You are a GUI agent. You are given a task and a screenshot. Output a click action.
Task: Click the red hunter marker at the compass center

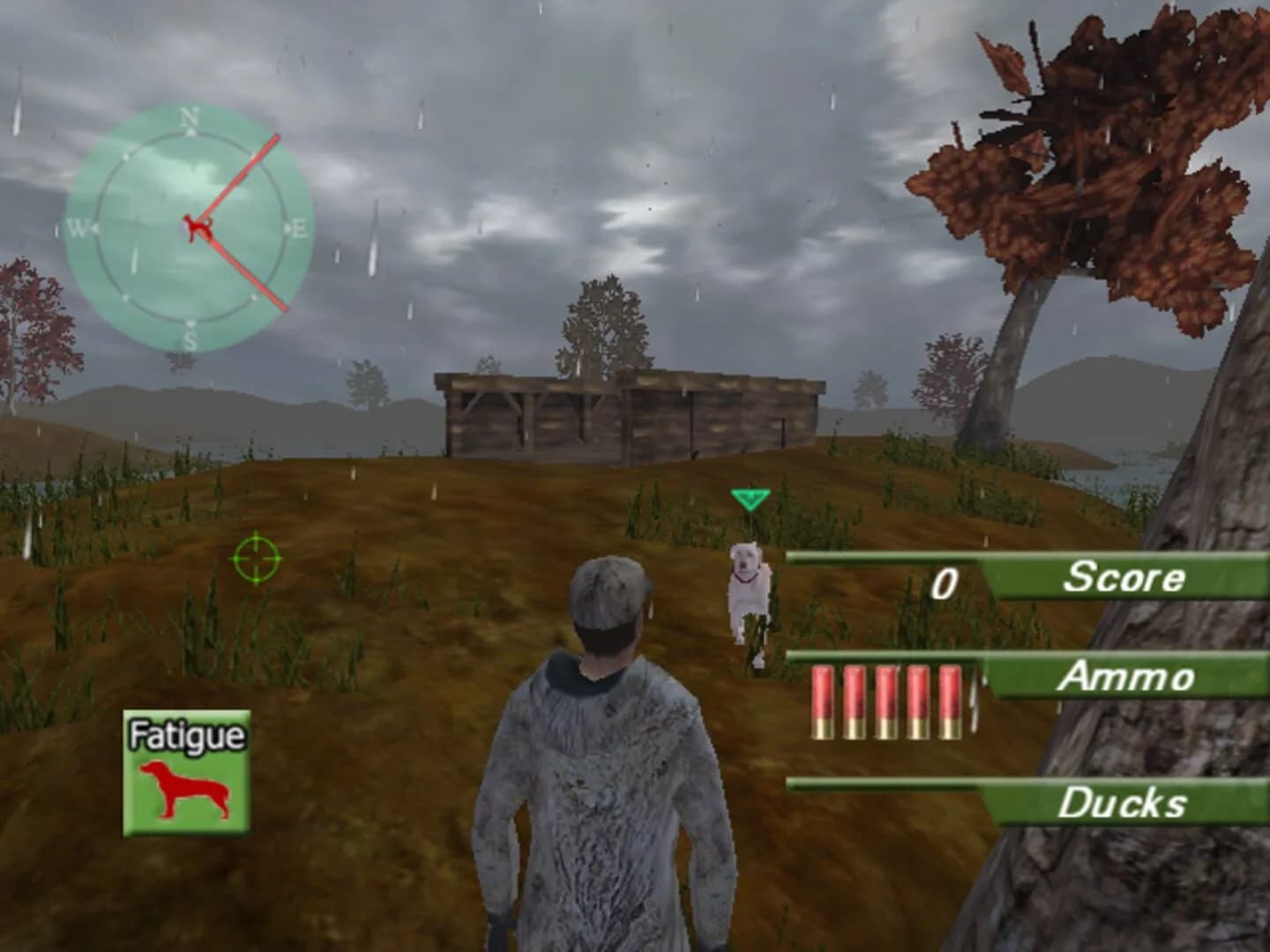click(x=197, y=225)
